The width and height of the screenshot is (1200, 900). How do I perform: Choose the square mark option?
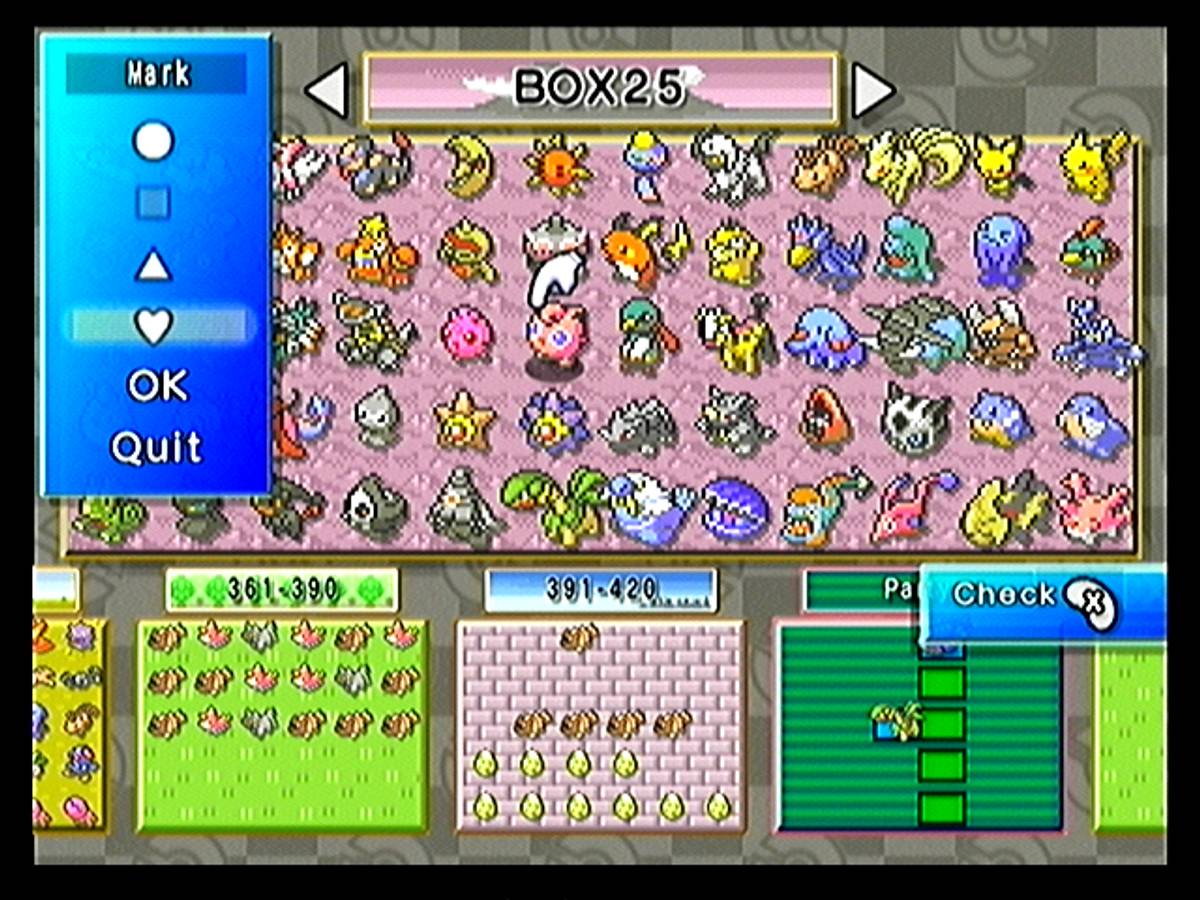click(154, 204)
